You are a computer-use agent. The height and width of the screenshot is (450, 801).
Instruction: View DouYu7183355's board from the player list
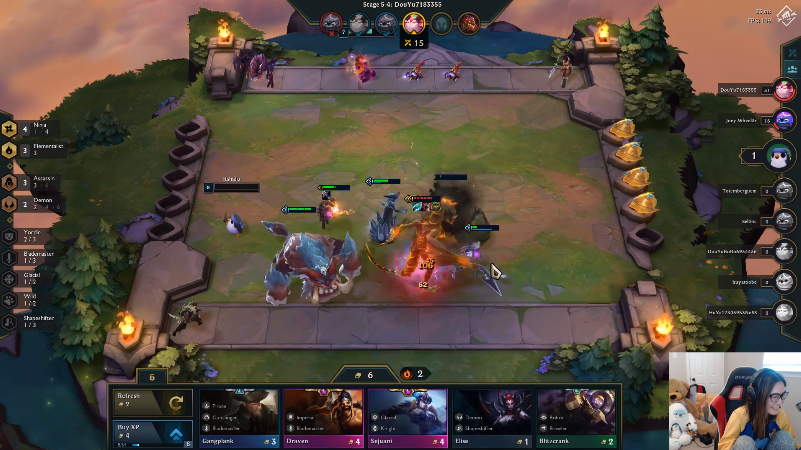pos(785,90)
